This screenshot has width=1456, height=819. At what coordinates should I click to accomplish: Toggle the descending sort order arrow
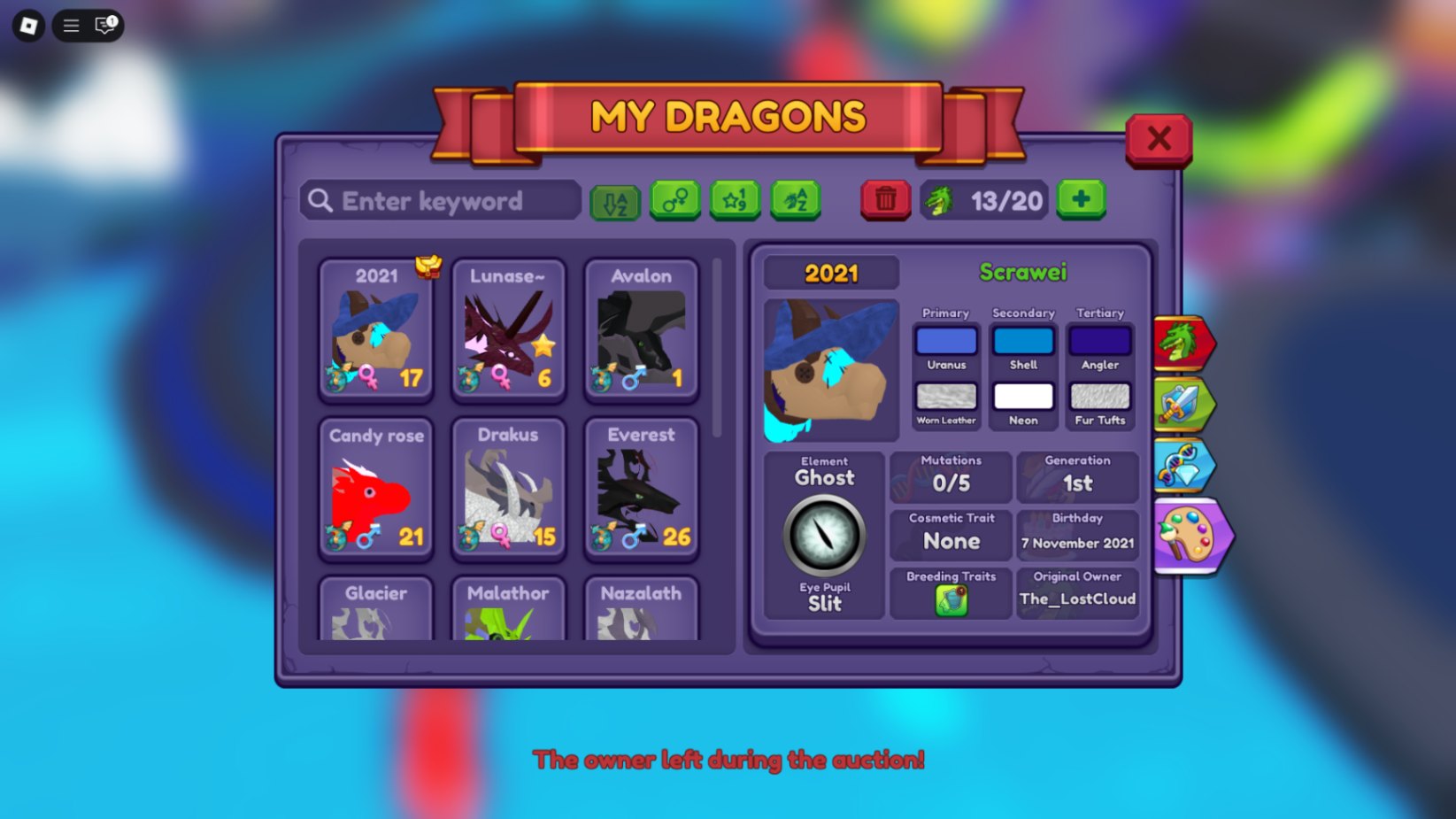613,200
